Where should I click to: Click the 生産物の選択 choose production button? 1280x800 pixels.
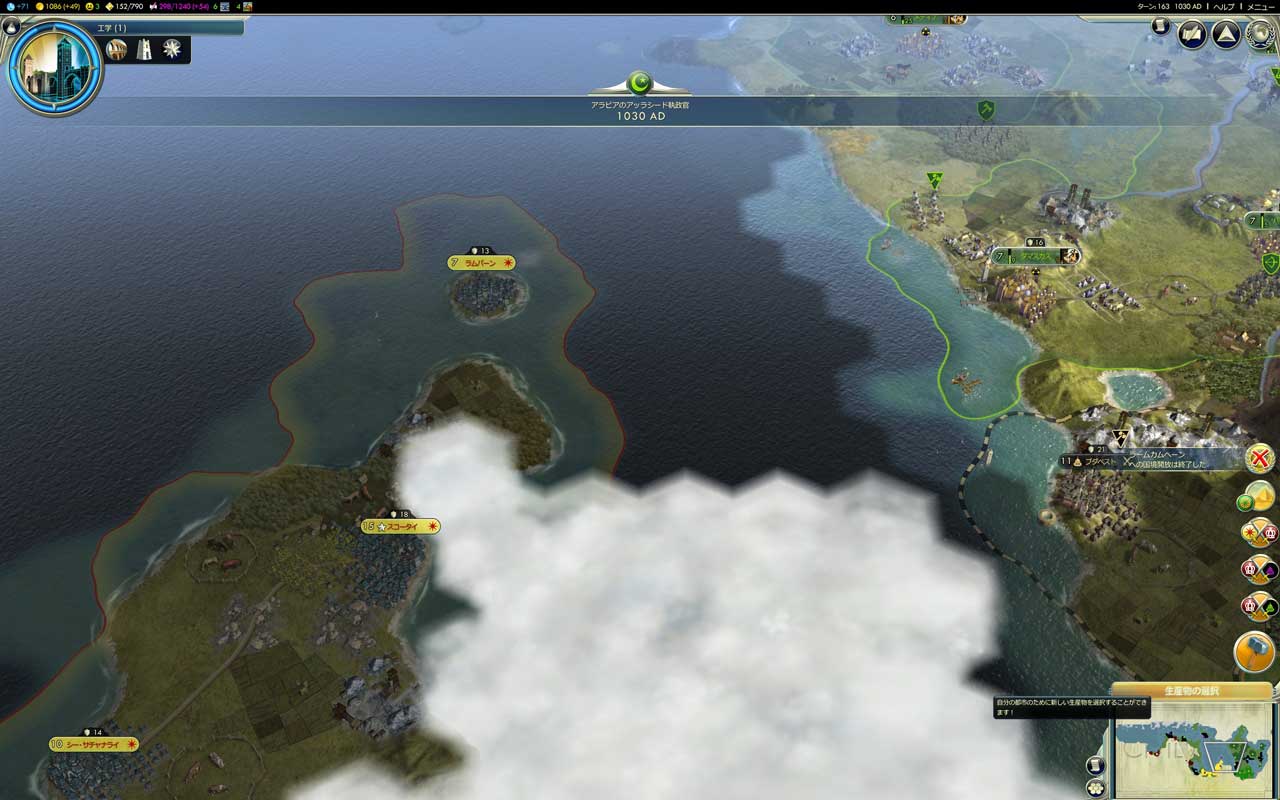coord(1191,691)
